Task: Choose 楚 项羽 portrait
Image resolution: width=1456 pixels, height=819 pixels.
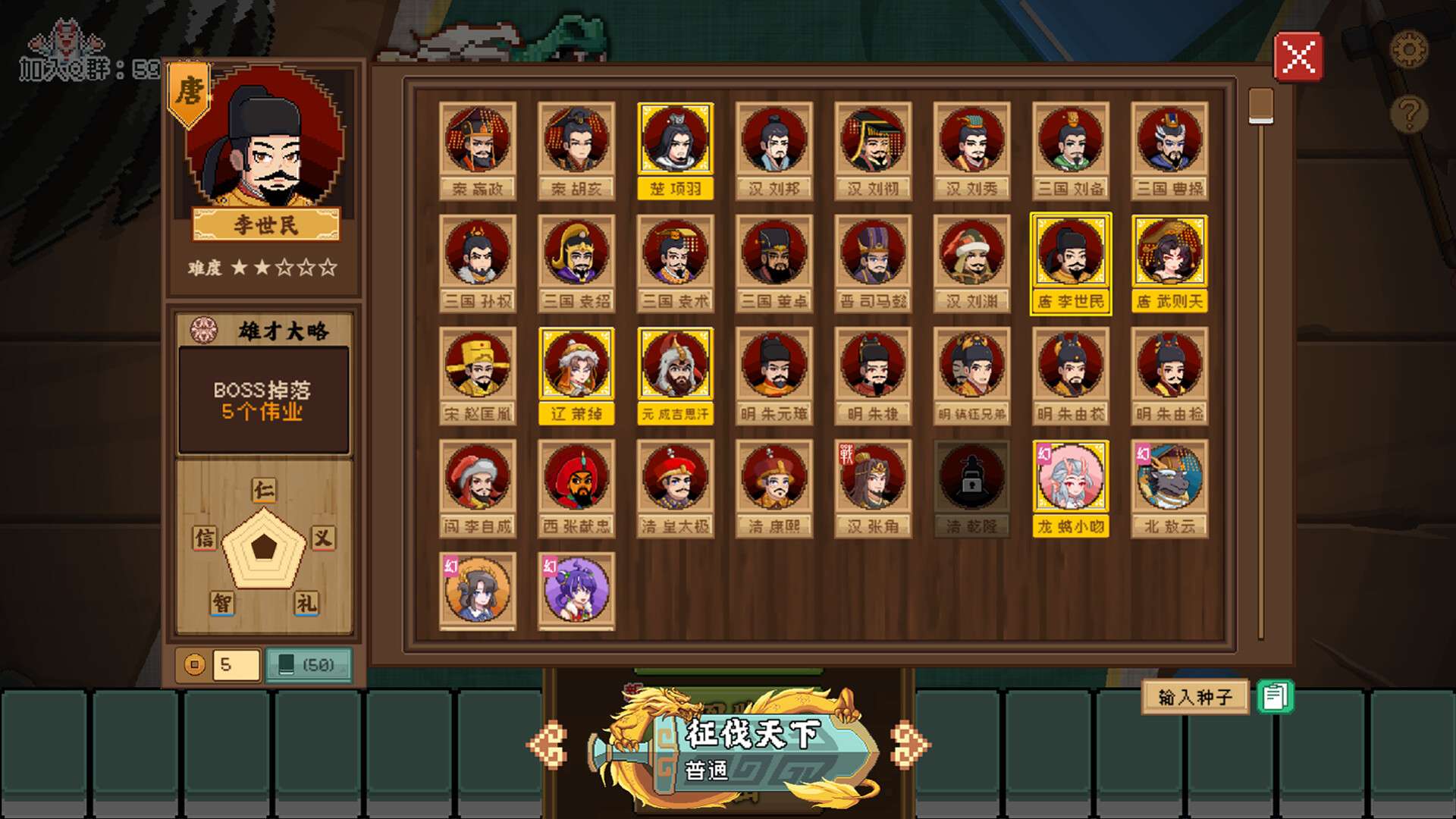Action: (675, 150)
